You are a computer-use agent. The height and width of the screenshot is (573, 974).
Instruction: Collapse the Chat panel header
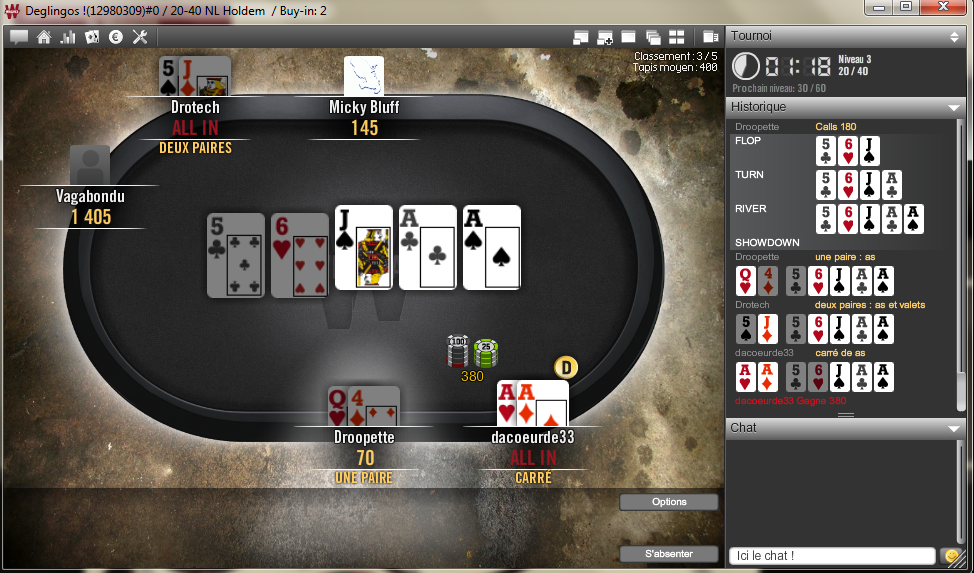(953, 428)
